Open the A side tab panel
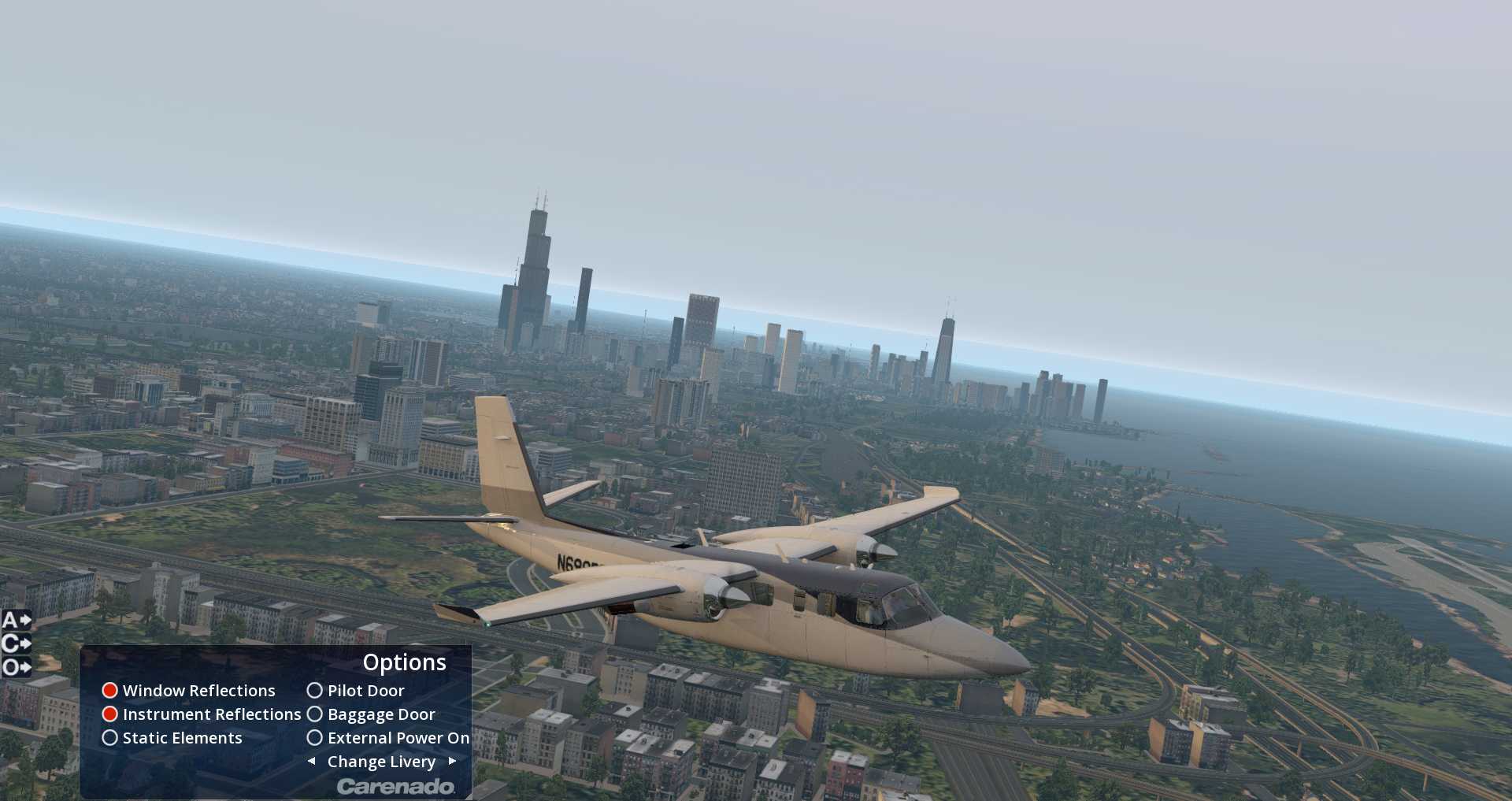Image resolution: width=1512 pixels, height=801 pixels. click(16, 620)
